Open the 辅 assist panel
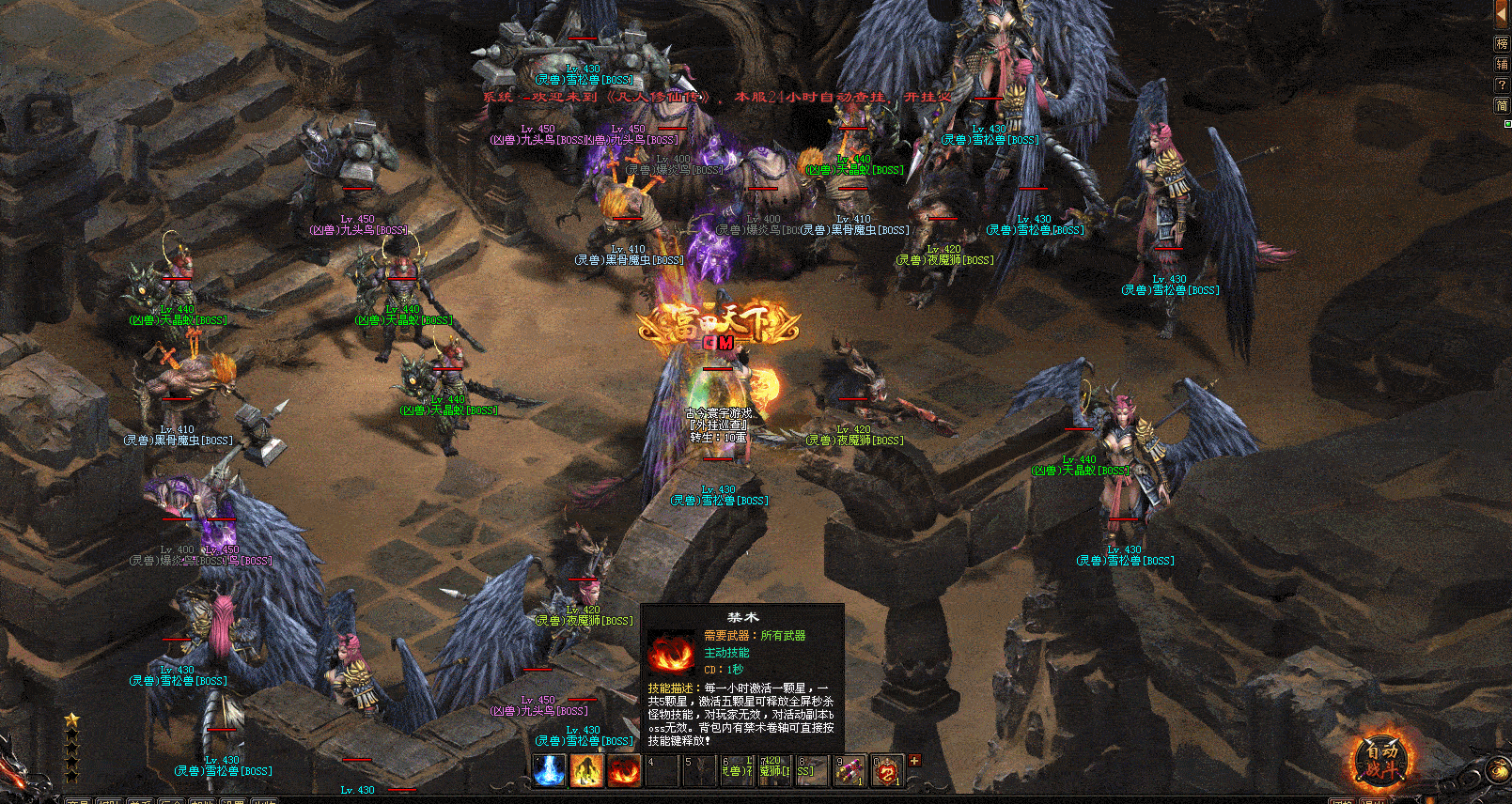Screen dimensions: 1512x804 (1502, 64)
